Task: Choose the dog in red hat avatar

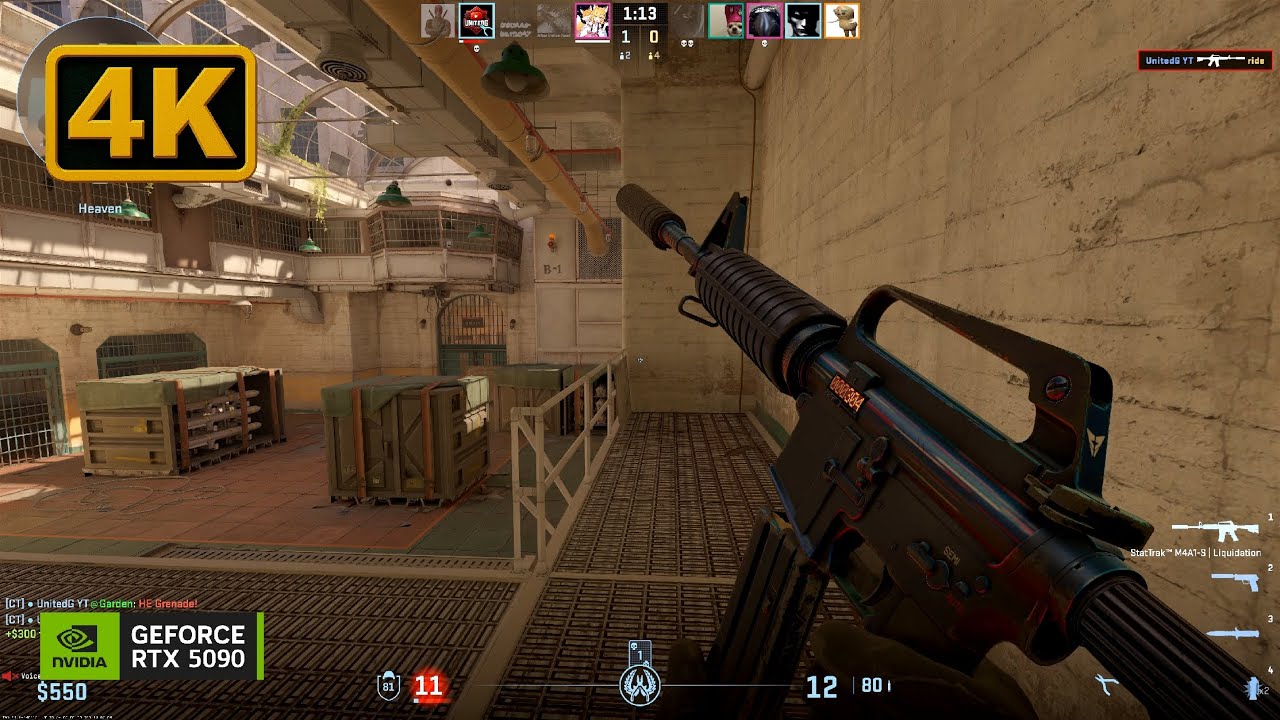Action: tap(726, 20)
